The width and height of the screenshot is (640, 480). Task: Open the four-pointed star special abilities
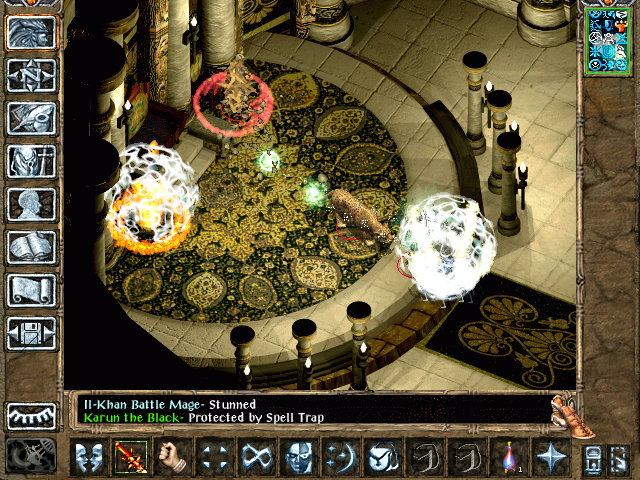(x=550, y=457)
